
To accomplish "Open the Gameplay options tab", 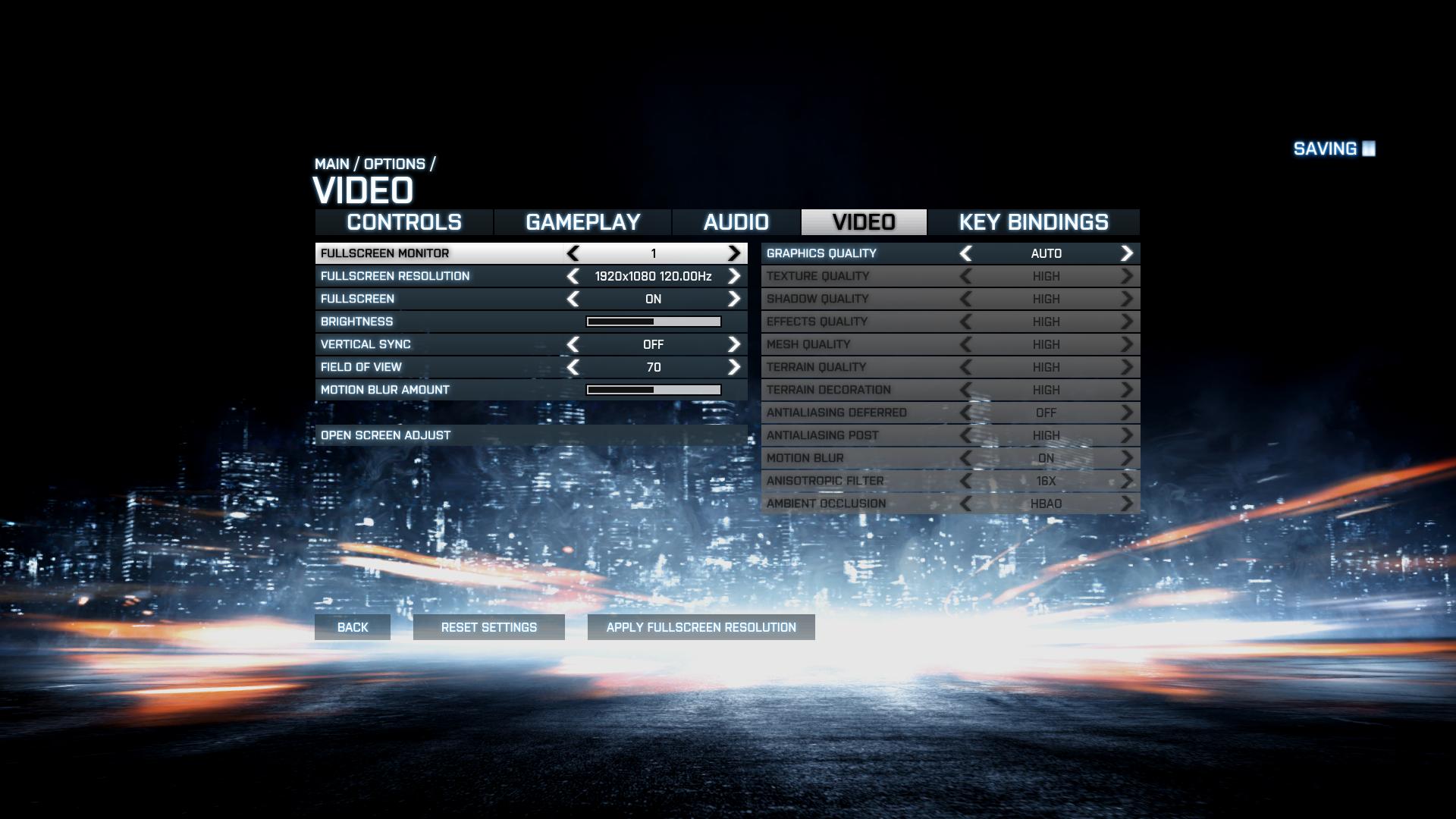I will click(x=582, y=222).
